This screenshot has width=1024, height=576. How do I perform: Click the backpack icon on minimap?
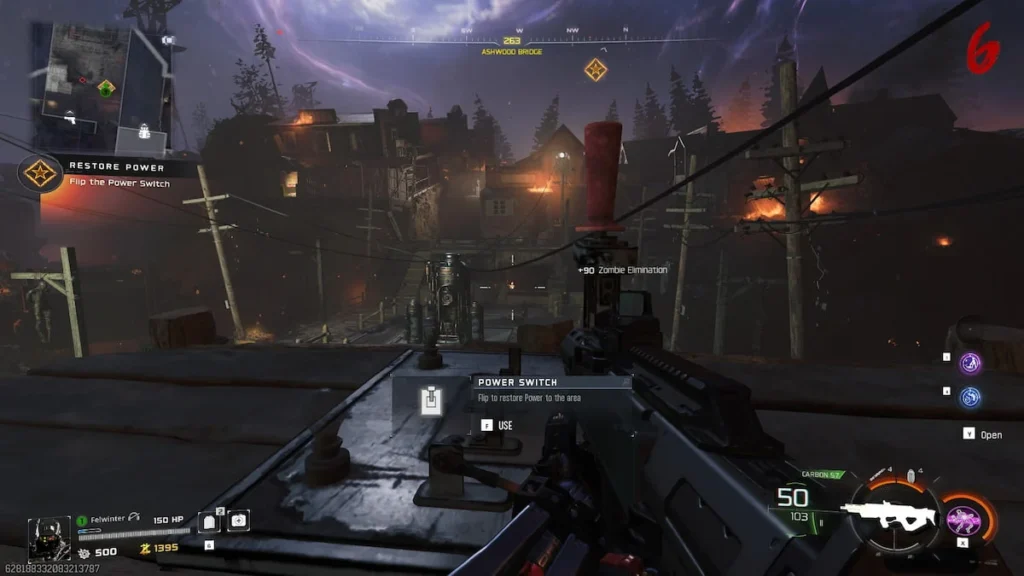[146, 129]
